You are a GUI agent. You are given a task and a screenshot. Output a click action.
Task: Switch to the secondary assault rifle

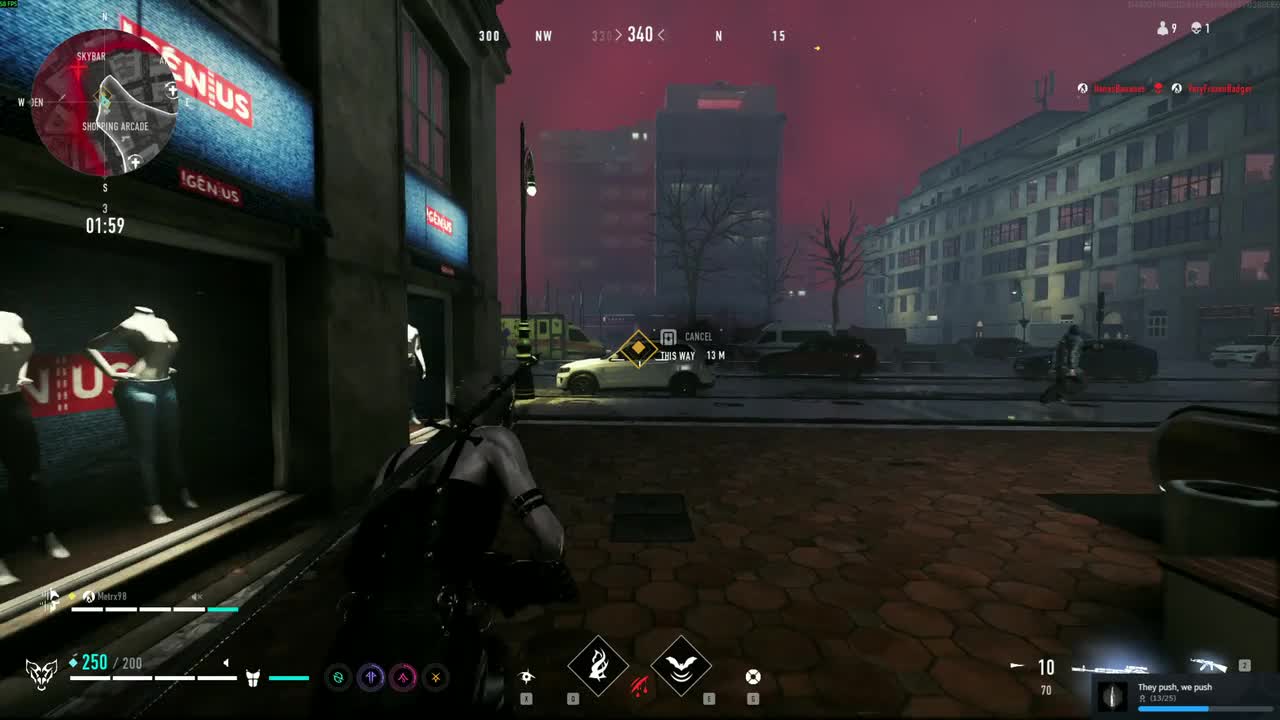(1208, 666)
